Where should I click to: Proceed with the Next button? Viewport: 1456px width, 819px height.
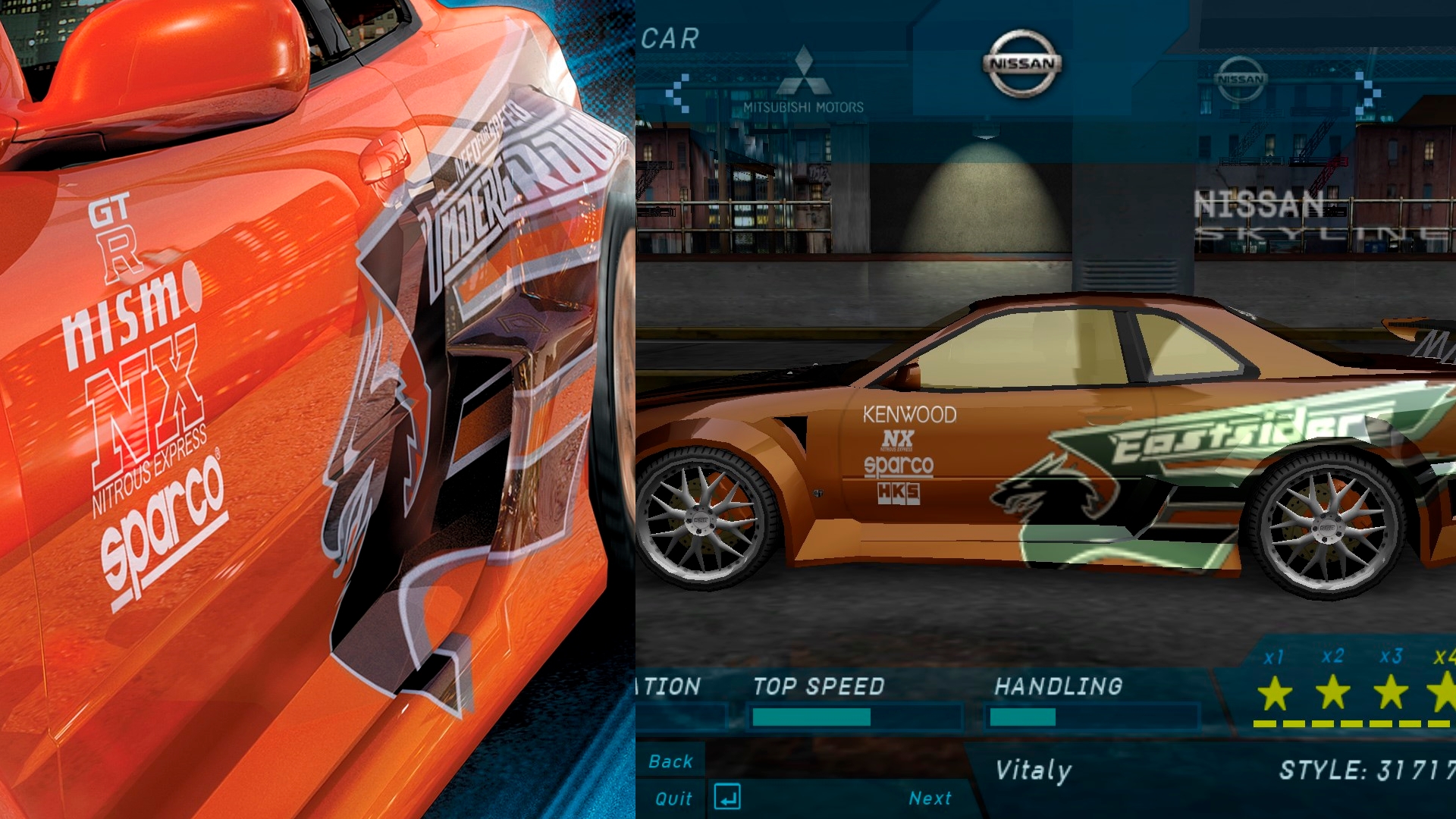pos(930,799)
